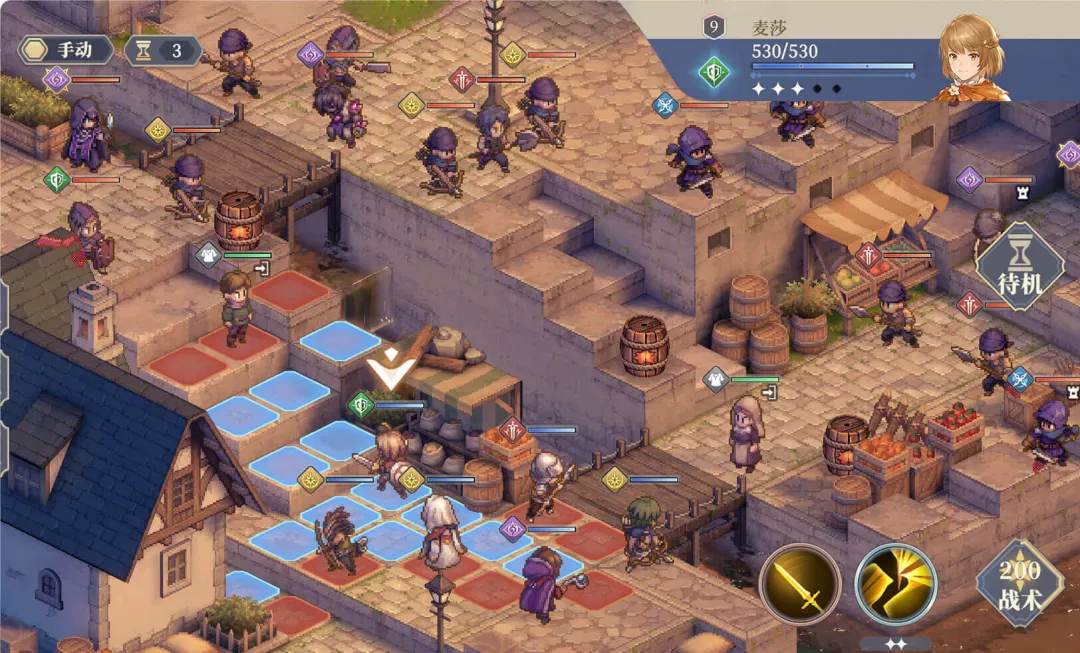
Task: Activate the golden burst skill icon
Action: point(895,585)
